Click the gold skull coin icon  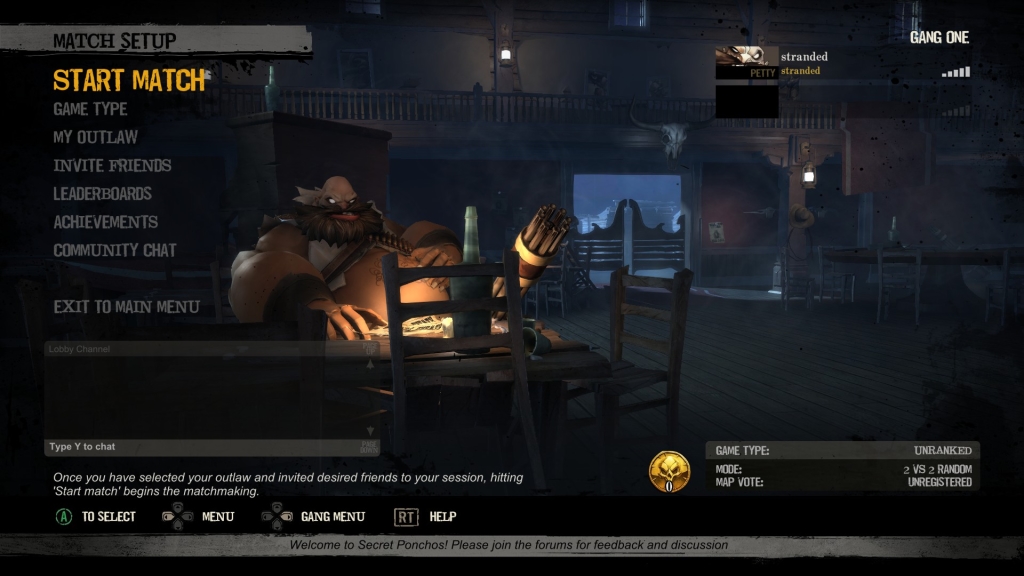[669, 471]
